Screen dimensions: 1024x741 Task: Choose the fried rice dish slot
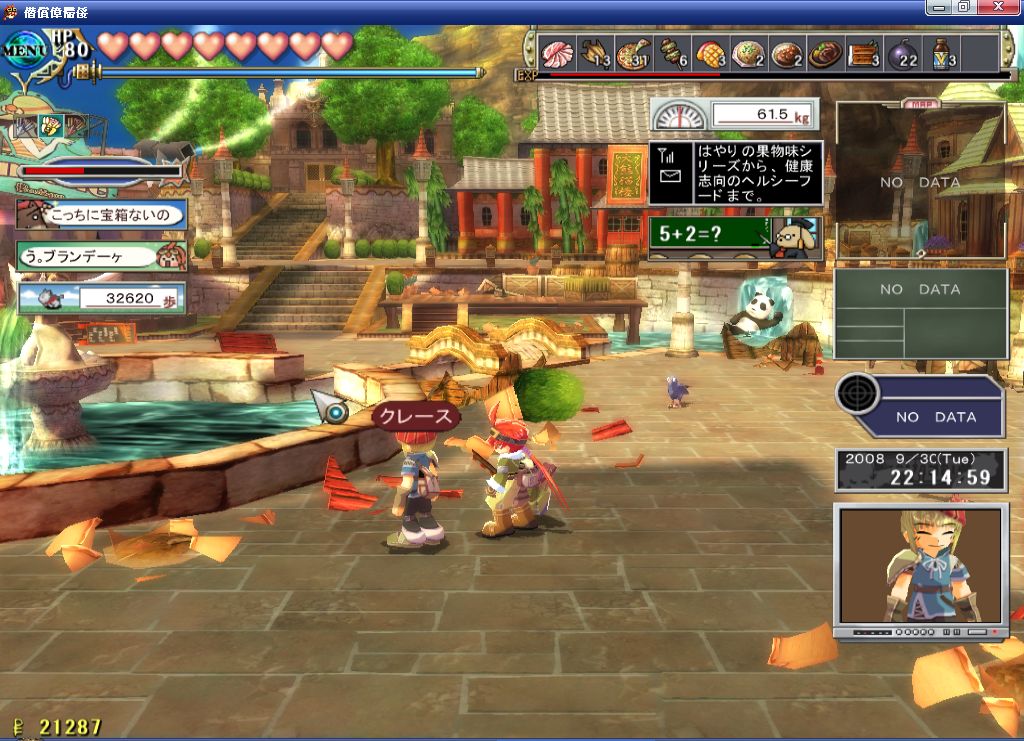(x=748, y=52)
